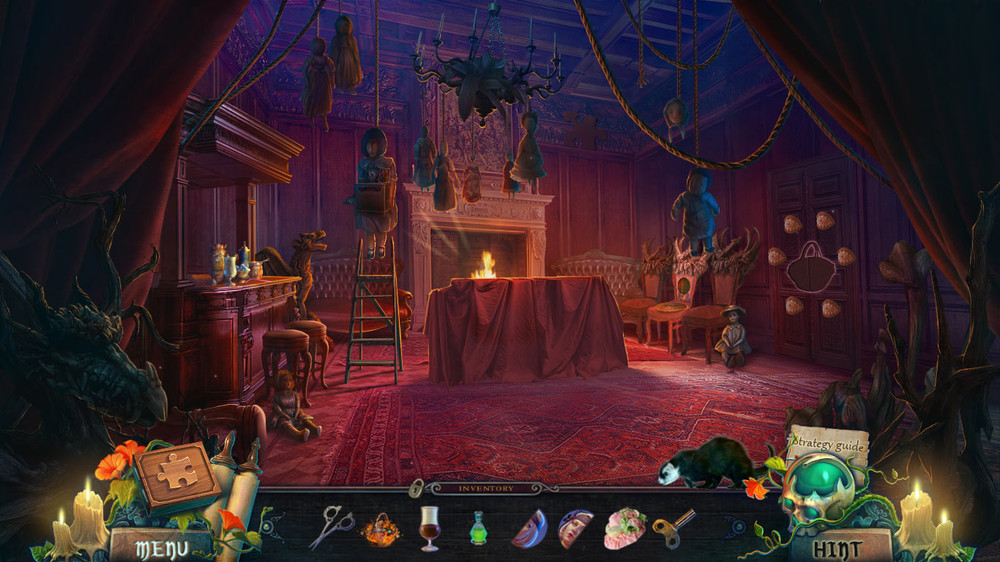1000x562 pixels.
Task: Open the Menu button
Action: pos(160,547)
